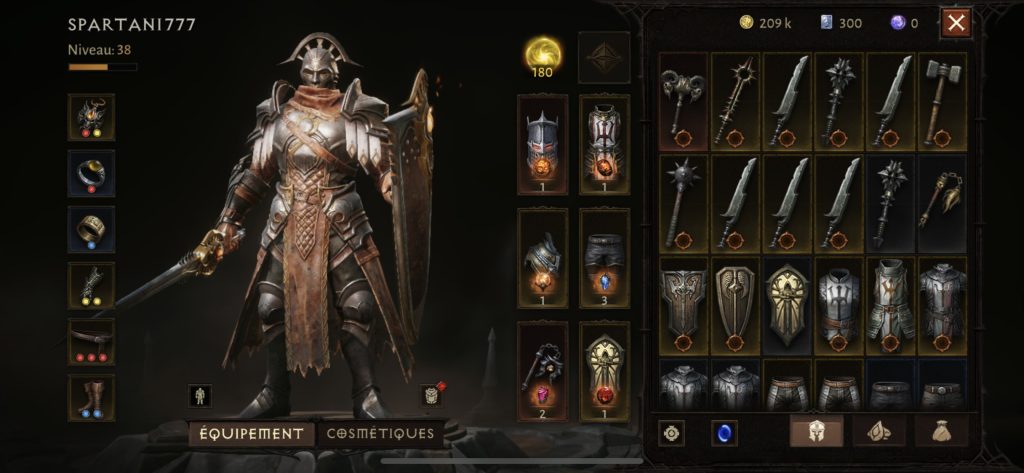1024x473 pixels.
Task: Switch to the Cosmétiques tab
Action: click(380, 433)
